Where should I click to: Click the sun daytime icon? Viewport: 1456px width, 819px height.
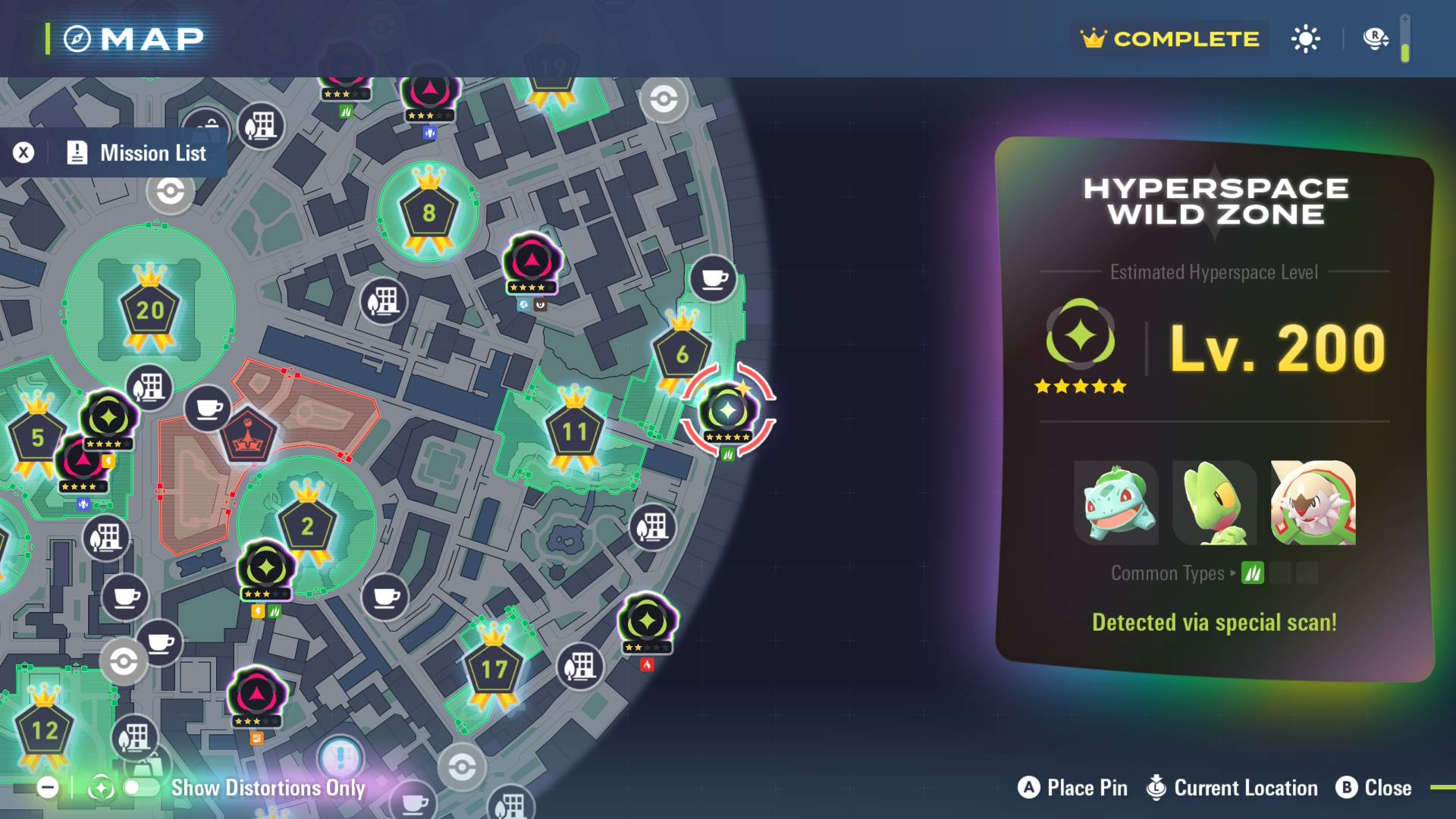[x=1305, y=39]
